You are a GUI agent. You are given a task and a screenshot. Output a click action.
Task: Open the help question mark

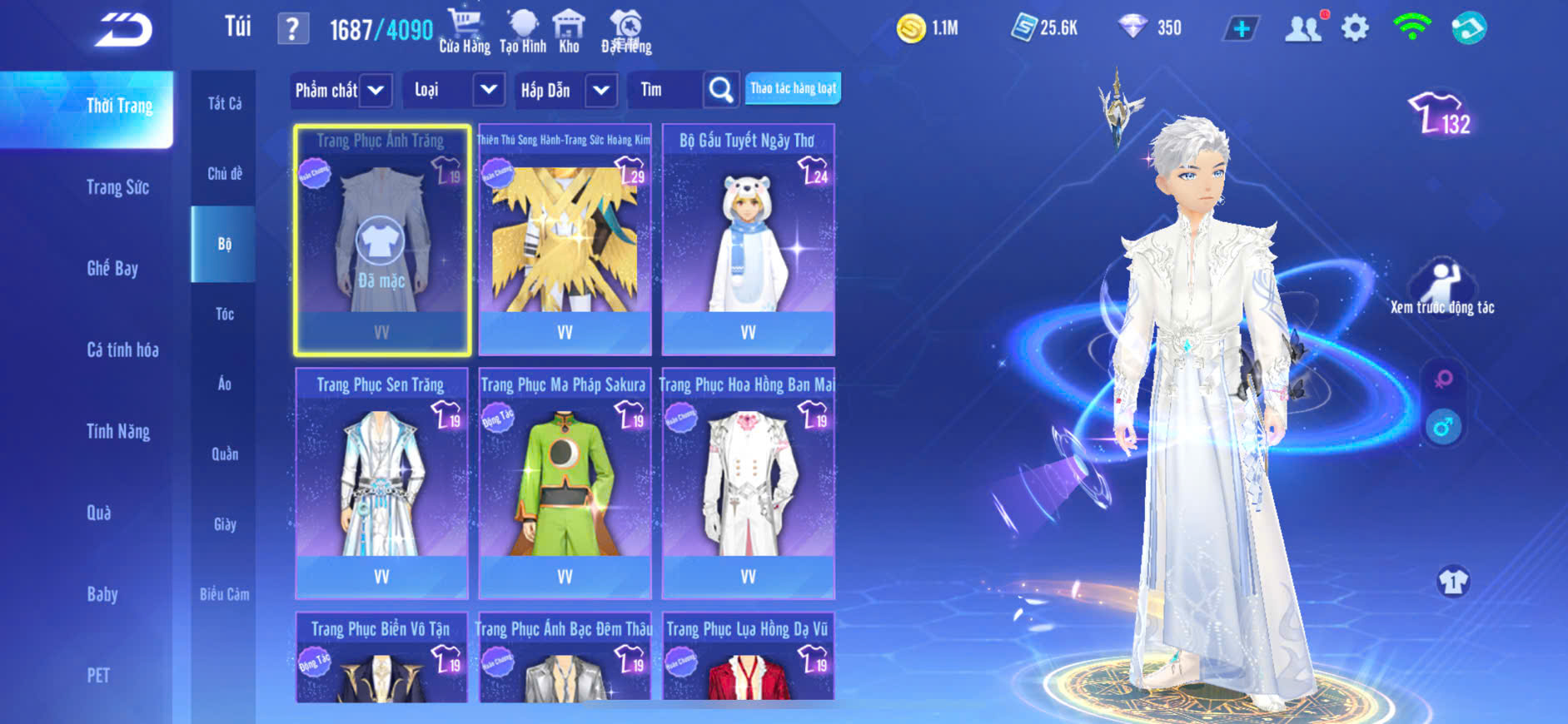(x=292, y=30)
